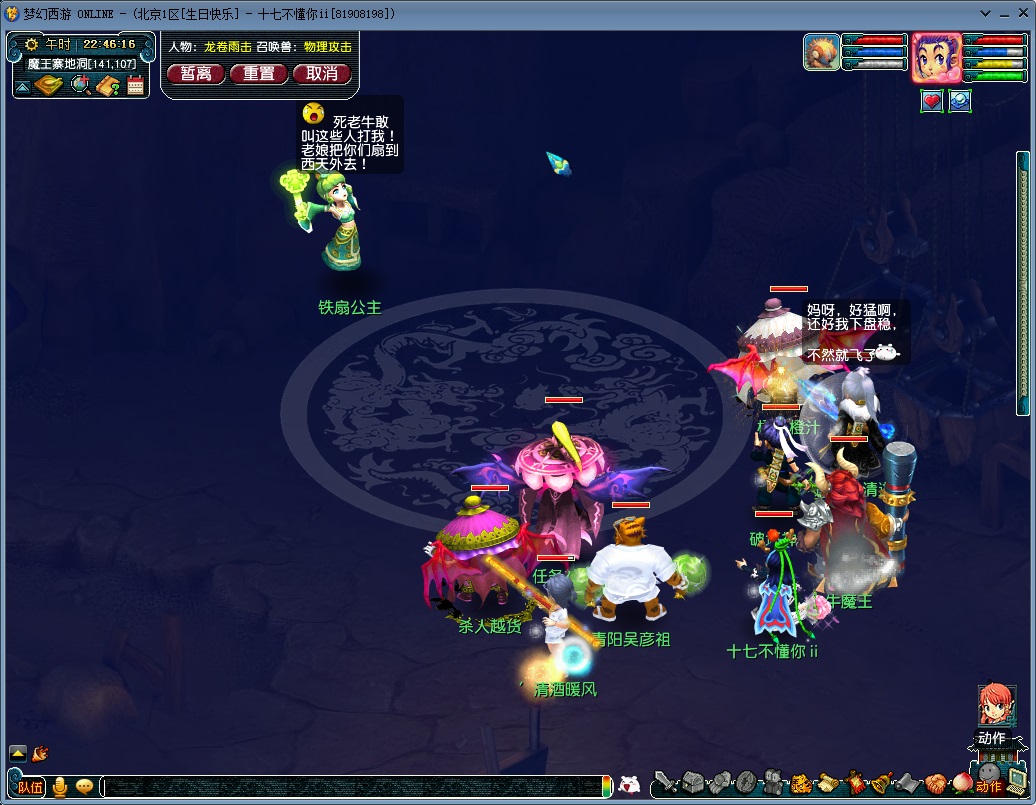Click the red heart buff icon
Viewport: 1036px width, 805px height.
(x=932, y=101)
